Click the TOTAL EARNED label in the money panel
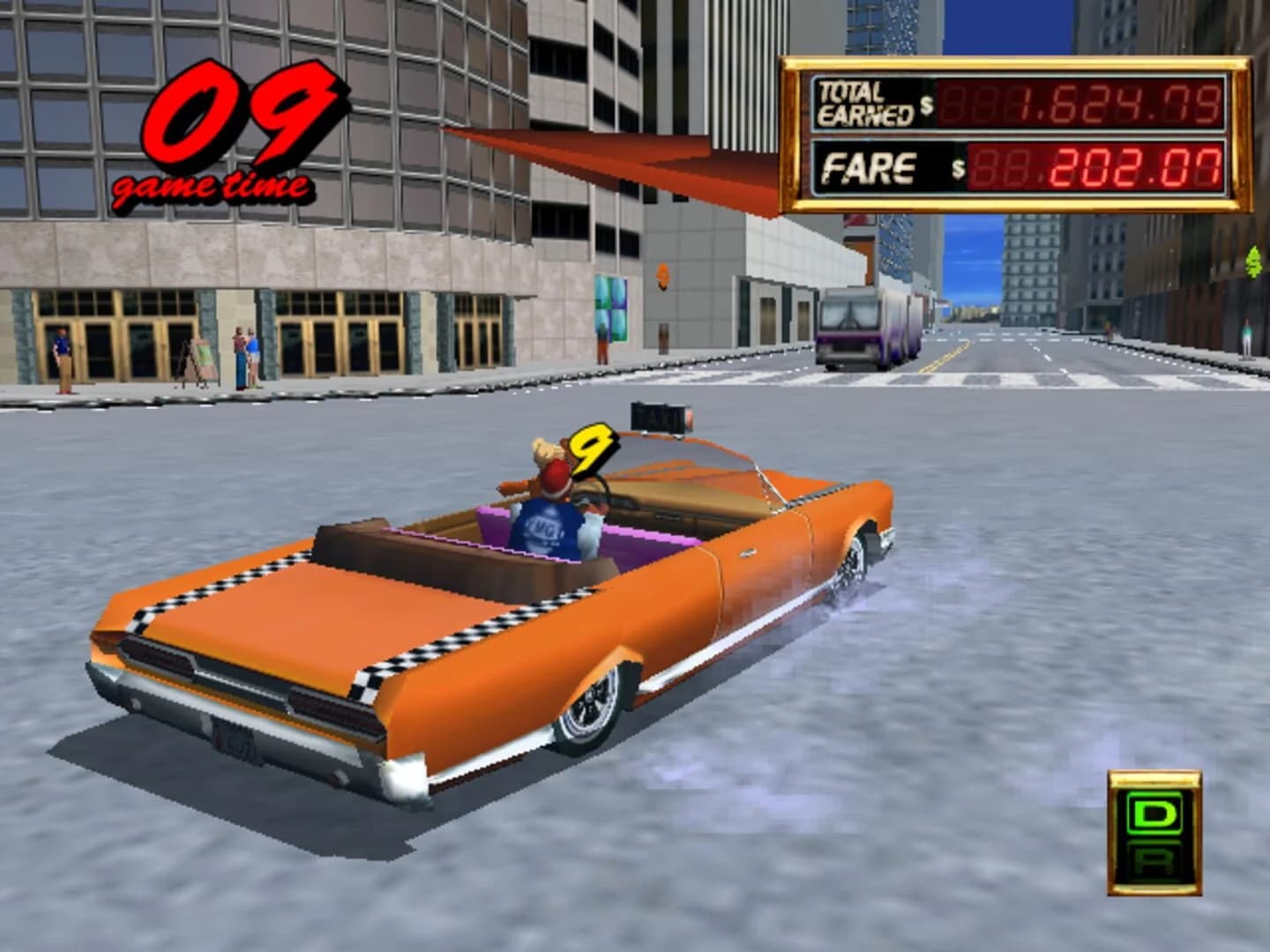This screenshot has width=1270, height=952. click(x=865, y=101)
